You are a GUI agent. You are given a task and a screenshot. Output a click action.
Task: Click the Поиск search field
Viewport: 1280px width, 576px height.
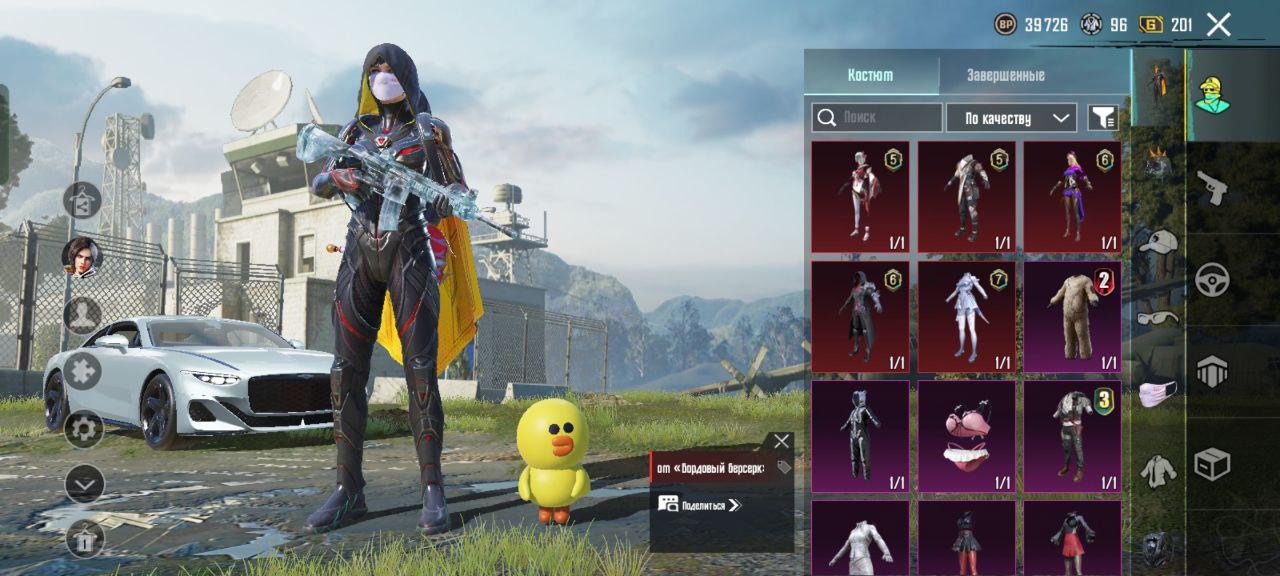click(x=877, y=118)
